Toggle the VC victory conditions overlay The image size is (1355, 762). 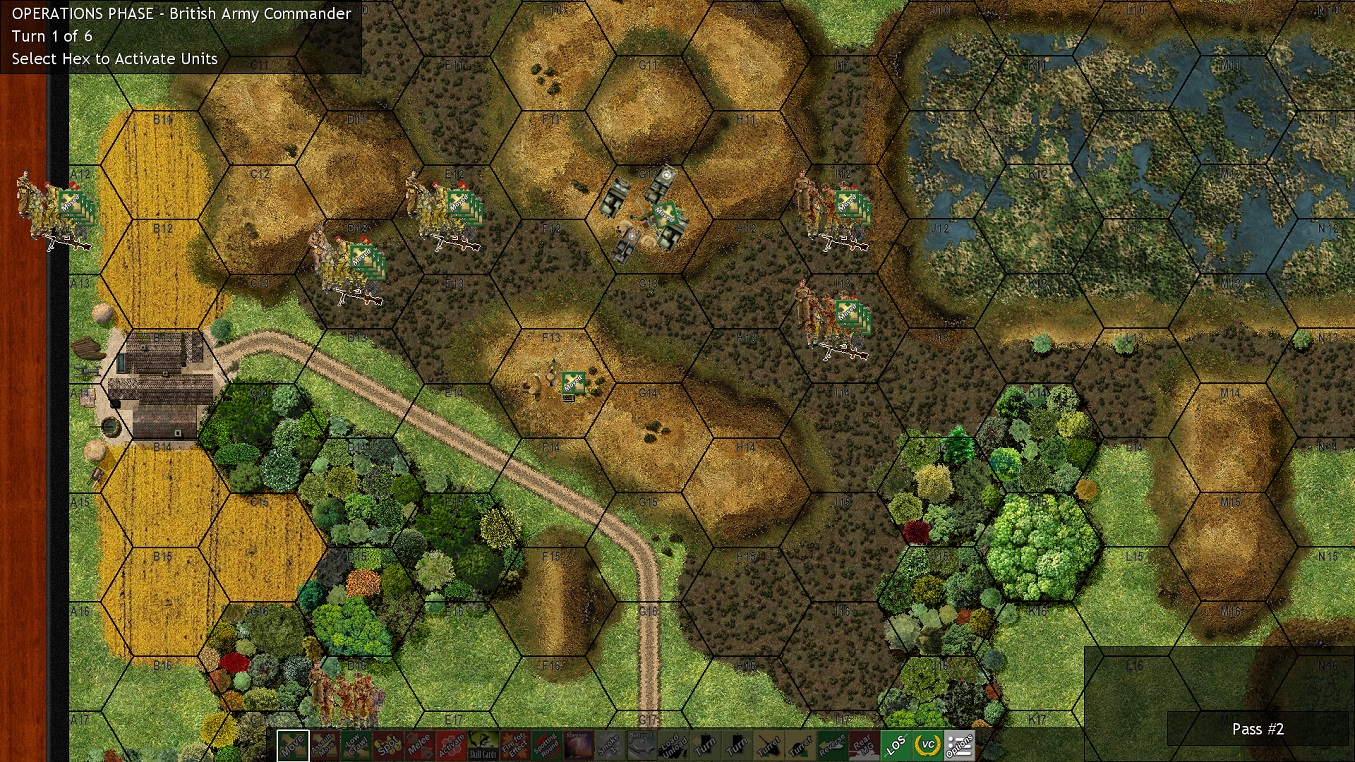pos(928,745)
